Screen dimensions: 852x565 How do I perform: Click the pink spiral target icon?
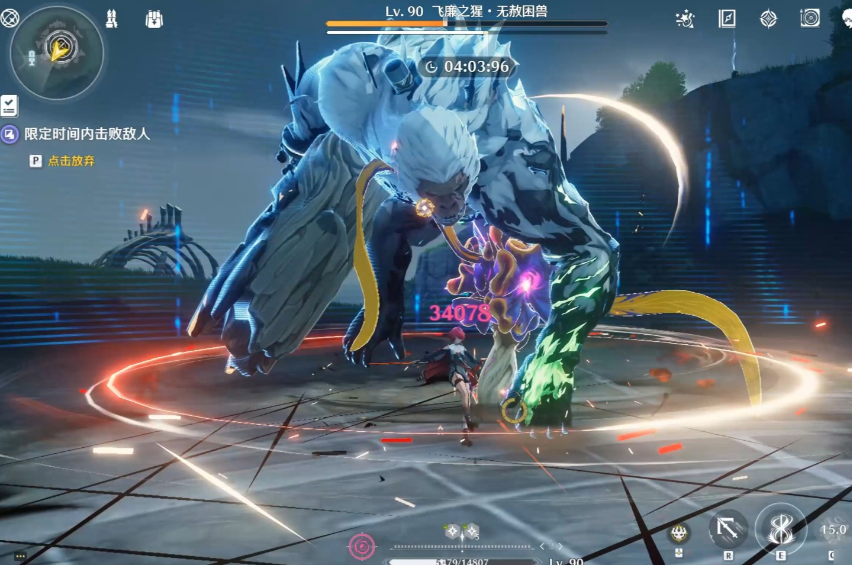pos(361,546)
